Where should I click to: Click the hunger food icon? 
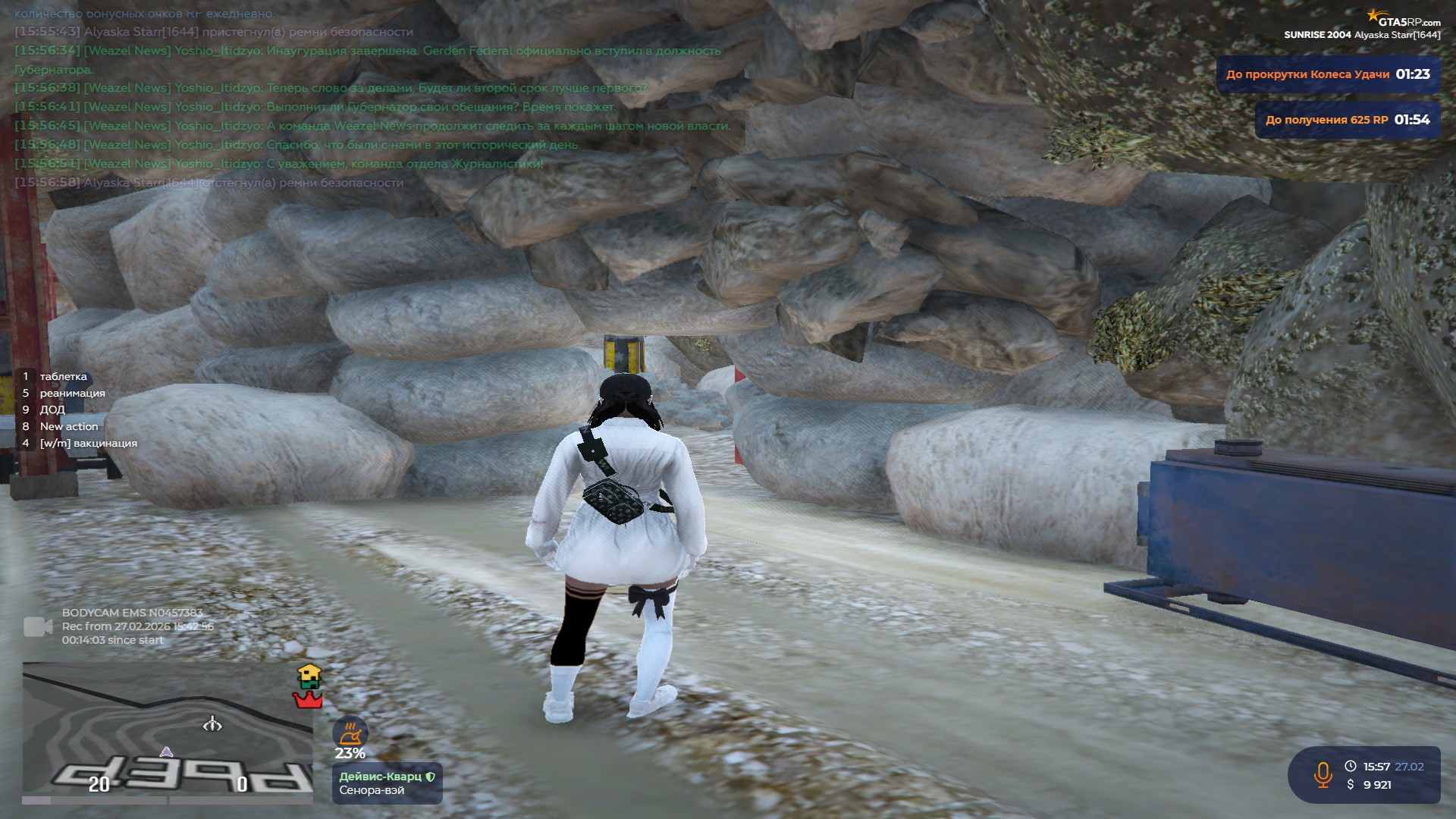(x=350, y=733)
